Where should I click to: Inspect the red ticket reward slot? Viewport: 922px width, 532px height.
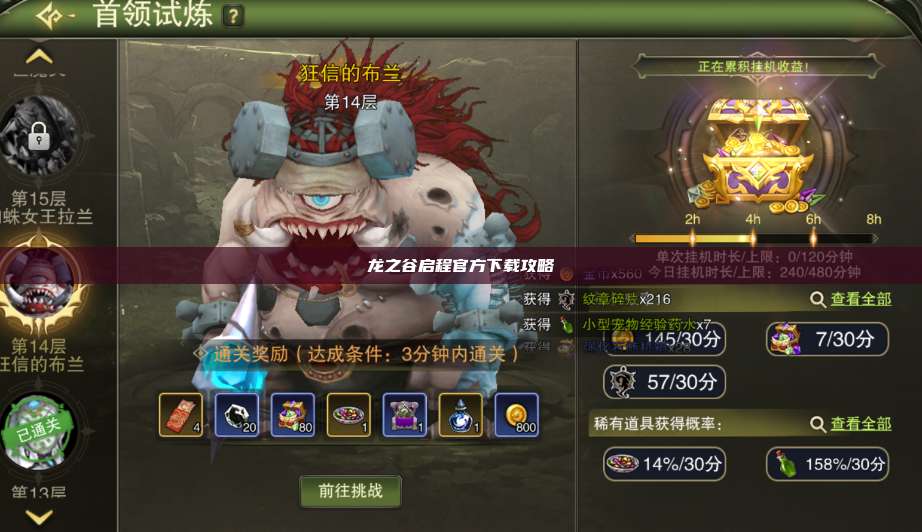coord(181,415)
